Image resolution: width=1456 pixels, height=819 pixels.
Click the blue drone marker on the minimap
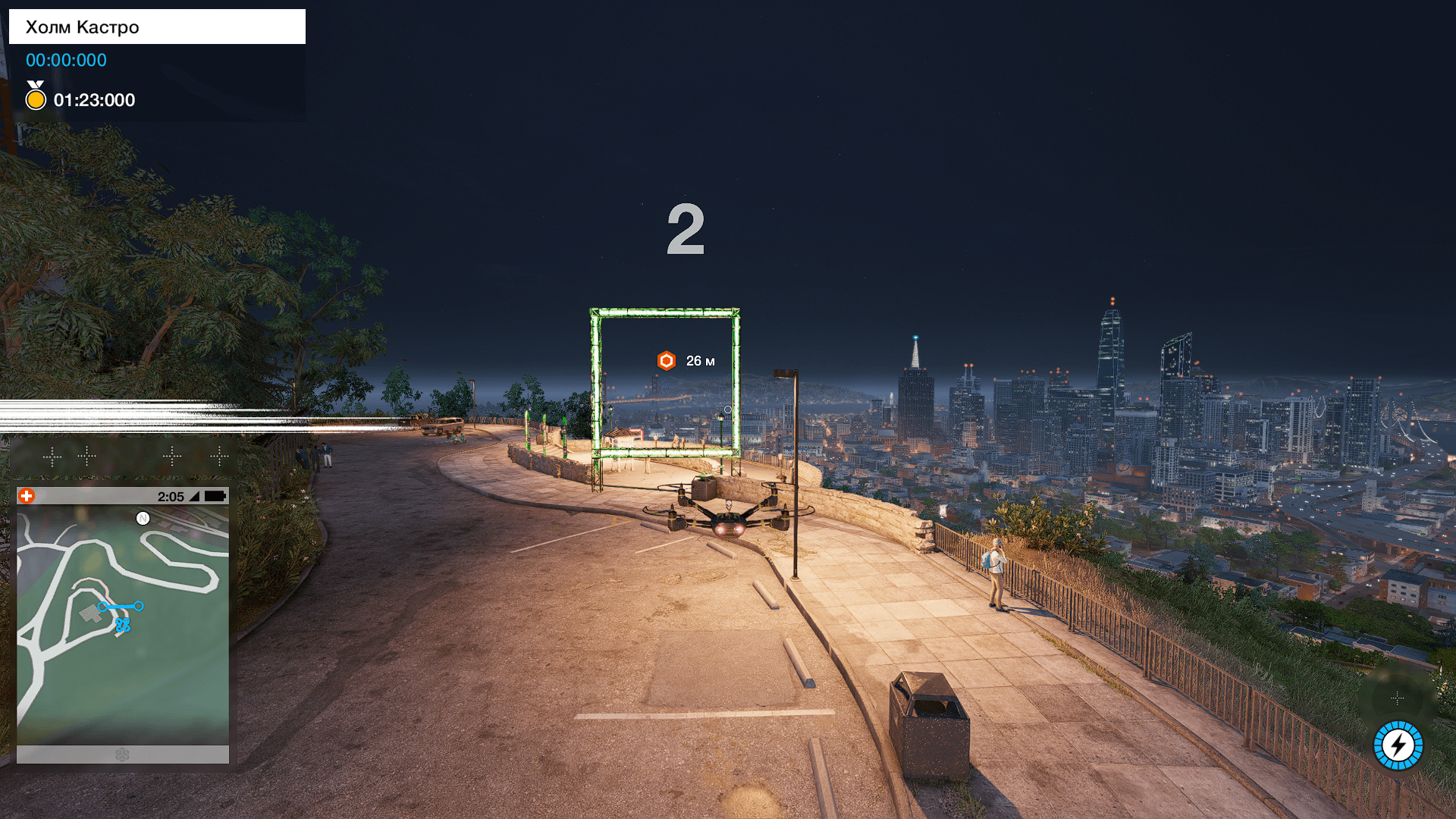123,625
